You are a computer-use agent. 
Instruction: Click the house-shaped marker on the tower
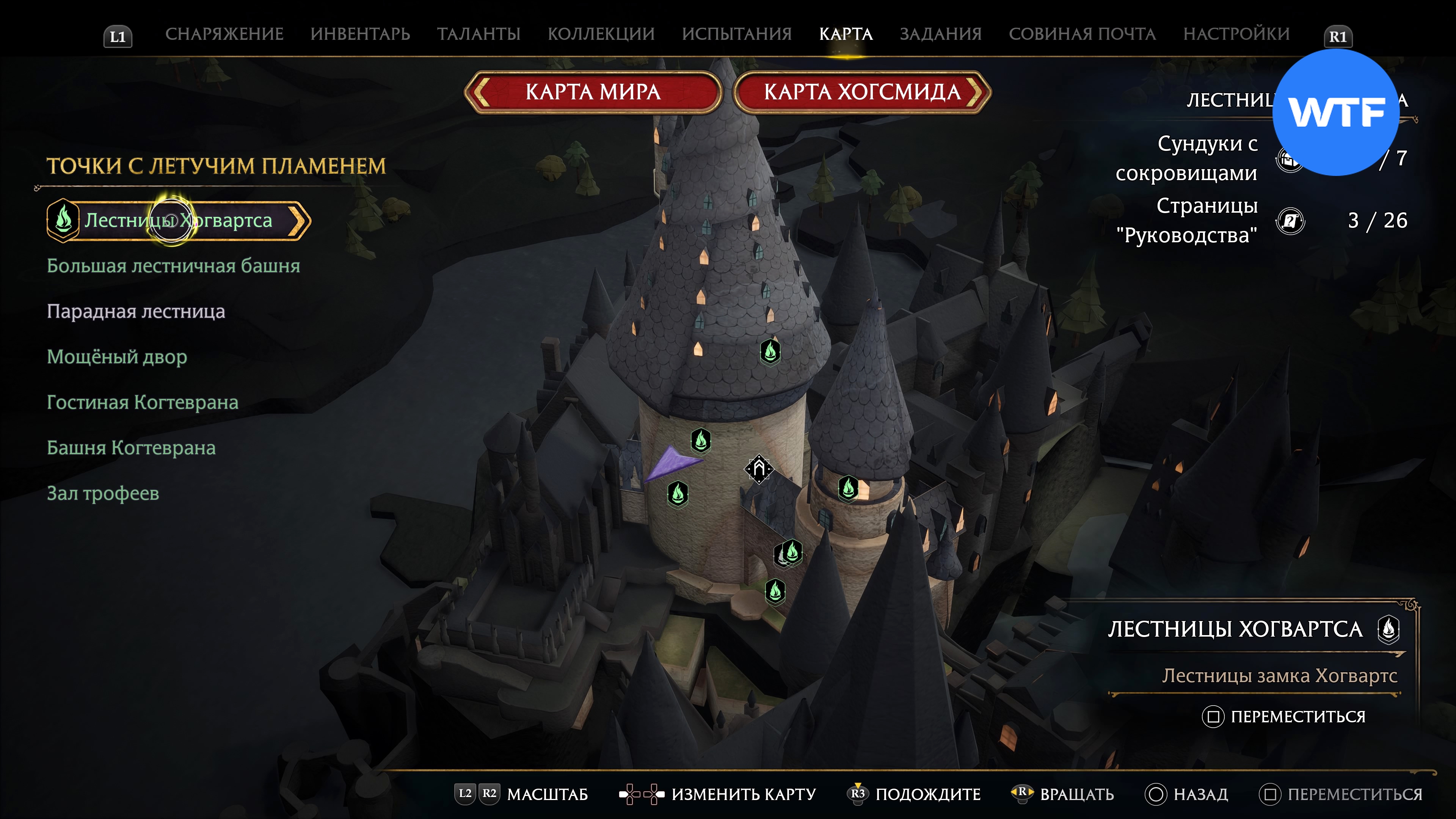758,469
